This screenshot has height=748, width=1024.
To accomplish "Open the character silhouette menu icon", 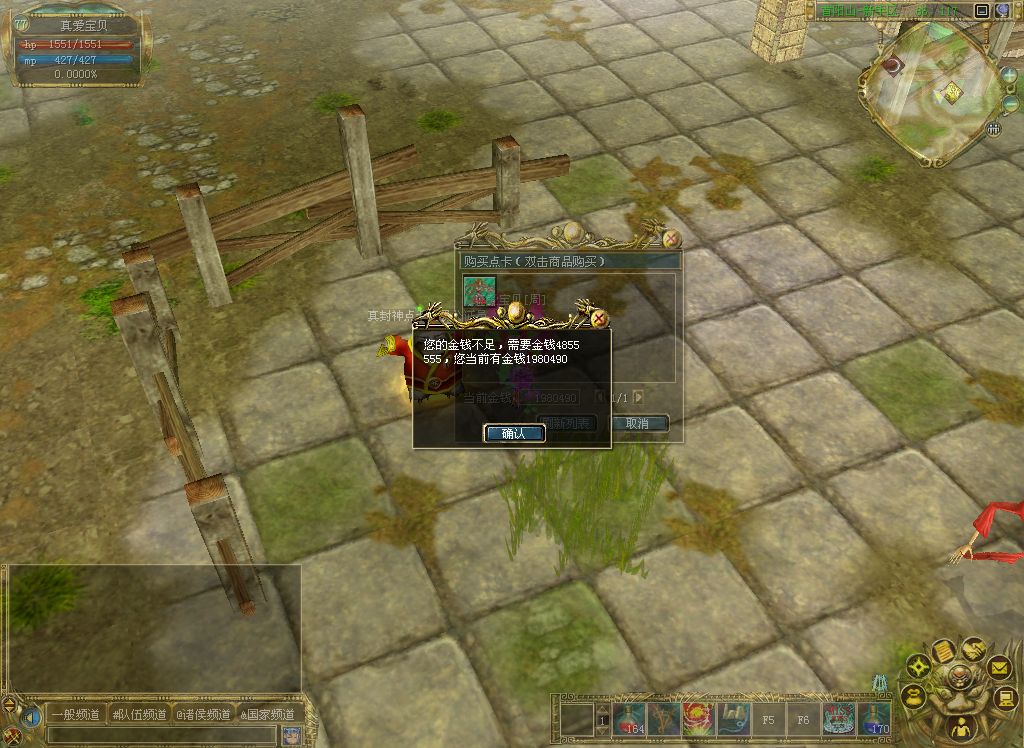I will pos(960,730).
